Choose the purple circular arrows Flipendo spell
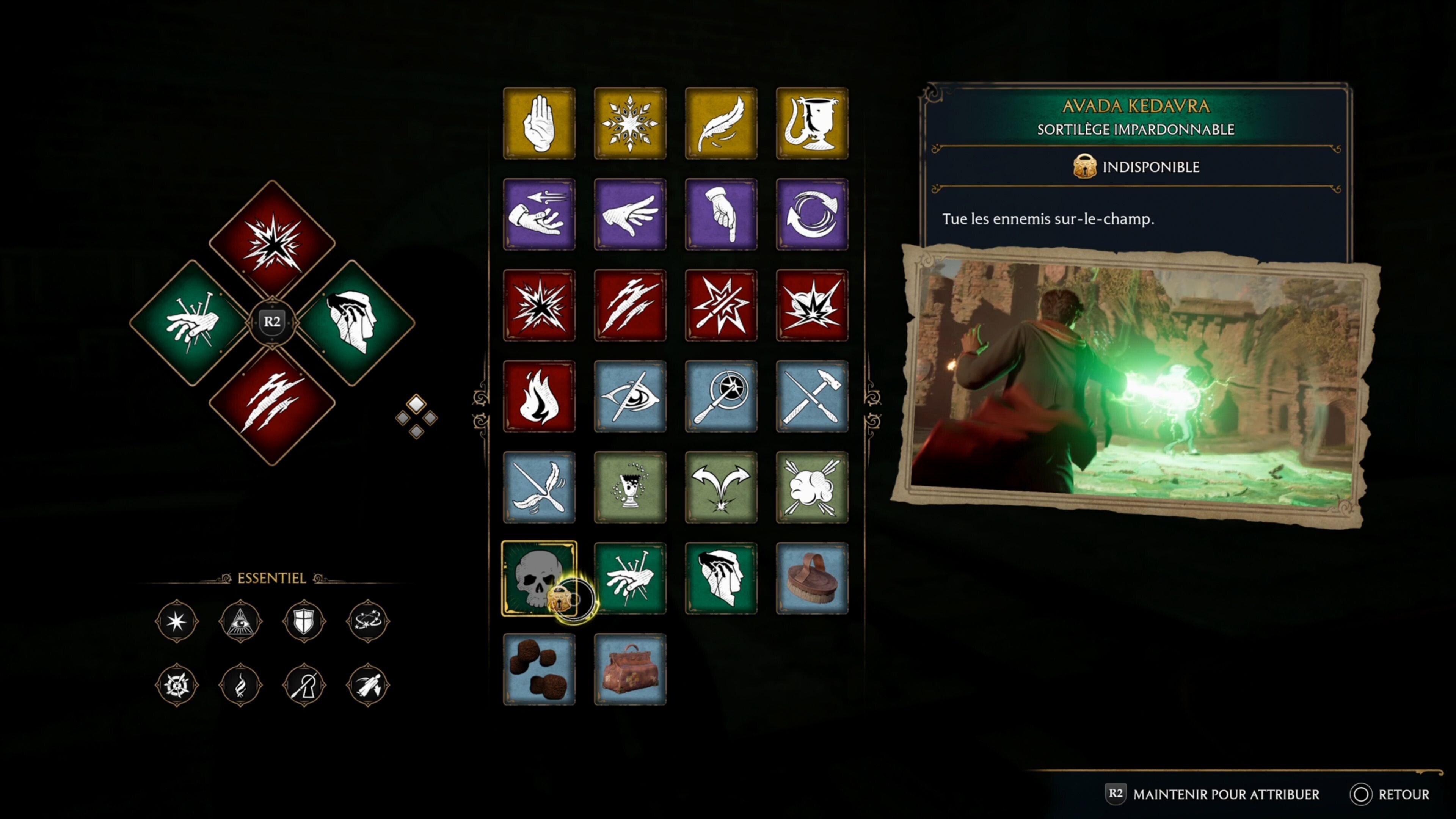The height and width of the screenshot is (819, 1456). click(812, 214)
